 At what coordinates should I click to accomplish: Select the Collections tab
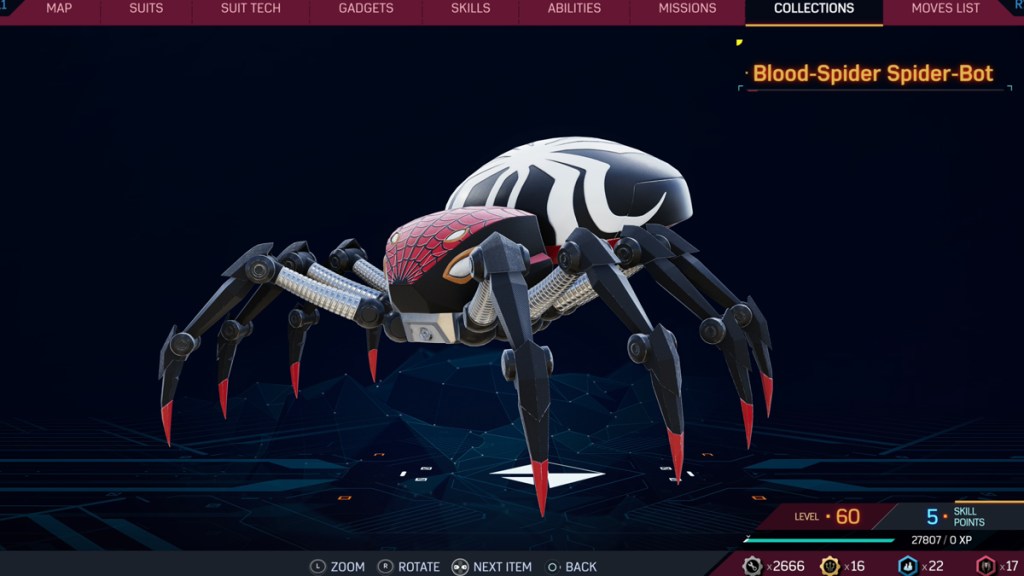(x=814, y=9)
